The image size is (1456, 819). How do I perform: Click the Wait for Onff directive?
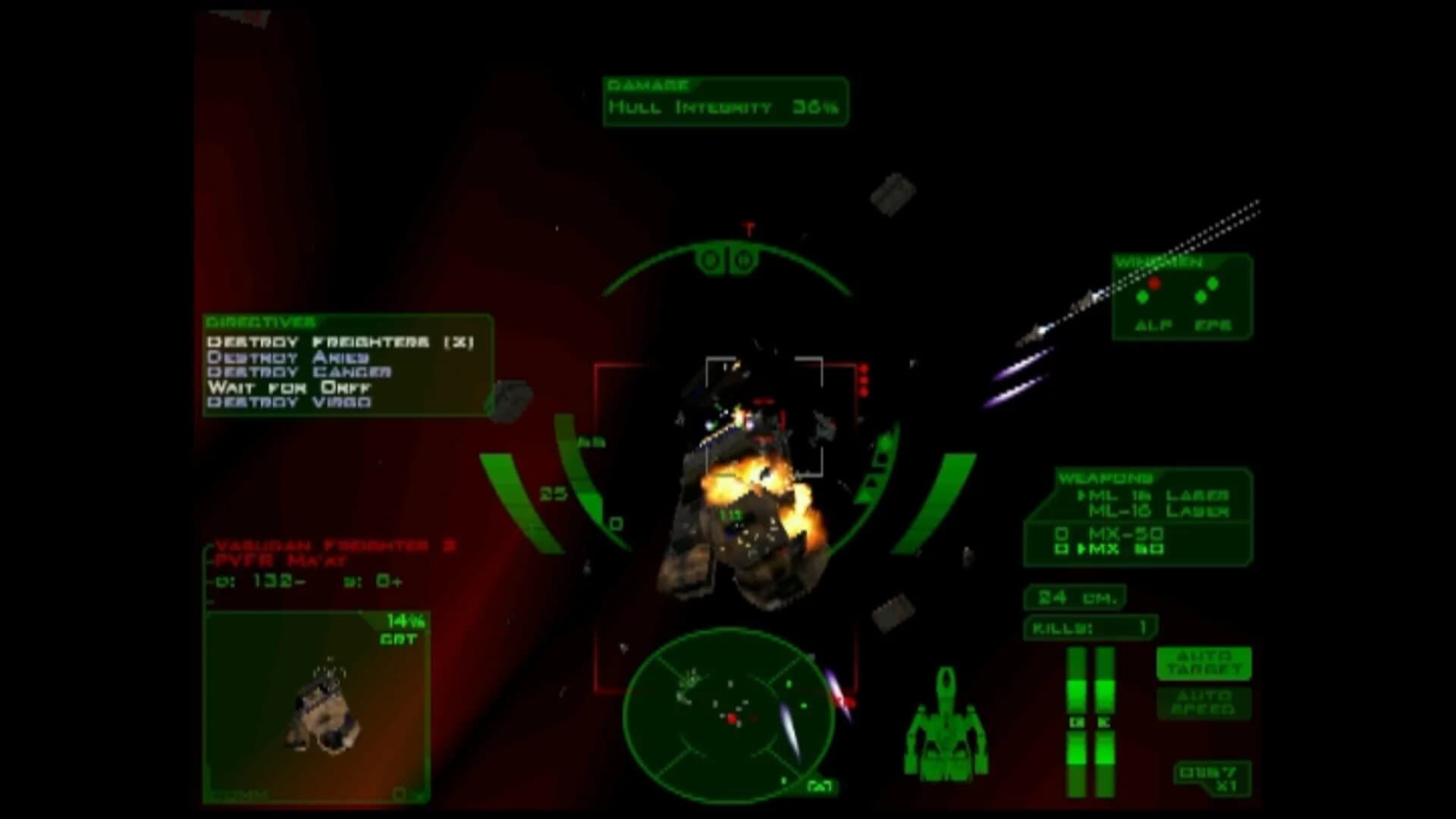(288, 387)
